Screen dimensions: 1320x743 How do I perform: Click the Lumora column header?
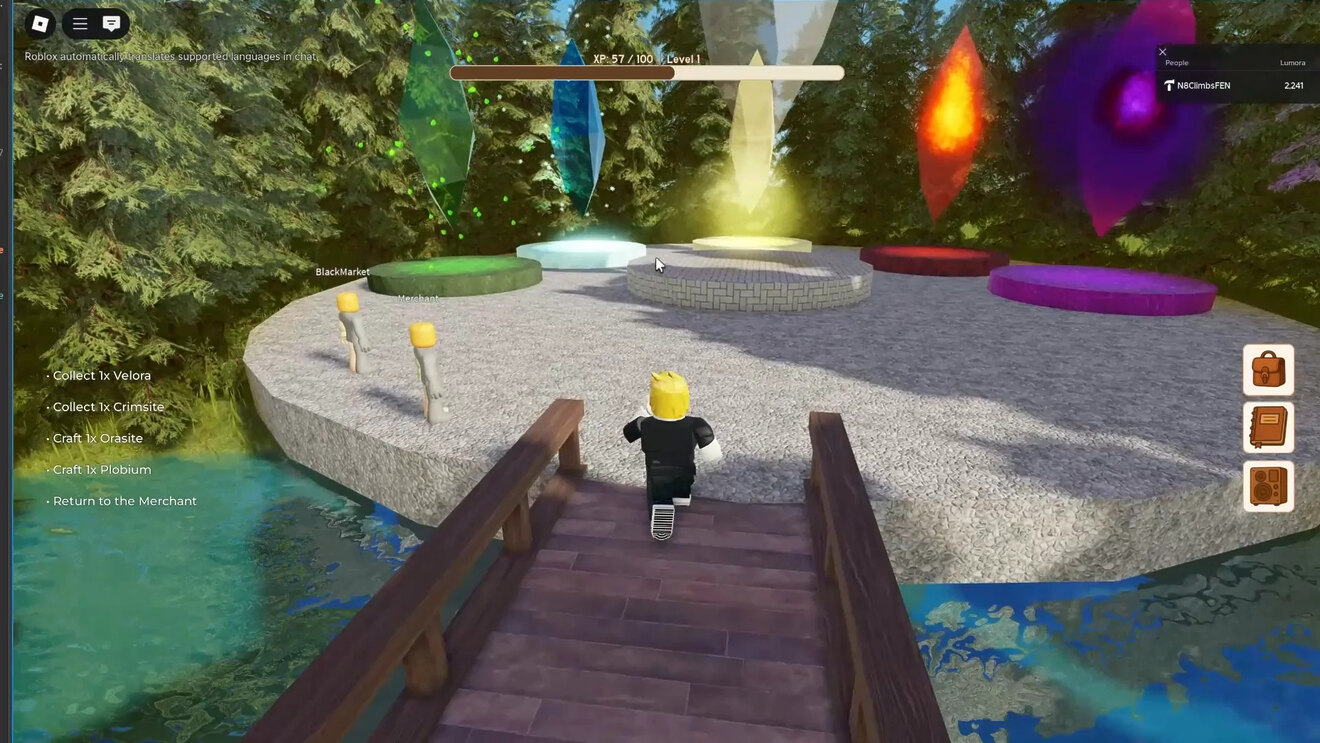[x=1292, y=62]
